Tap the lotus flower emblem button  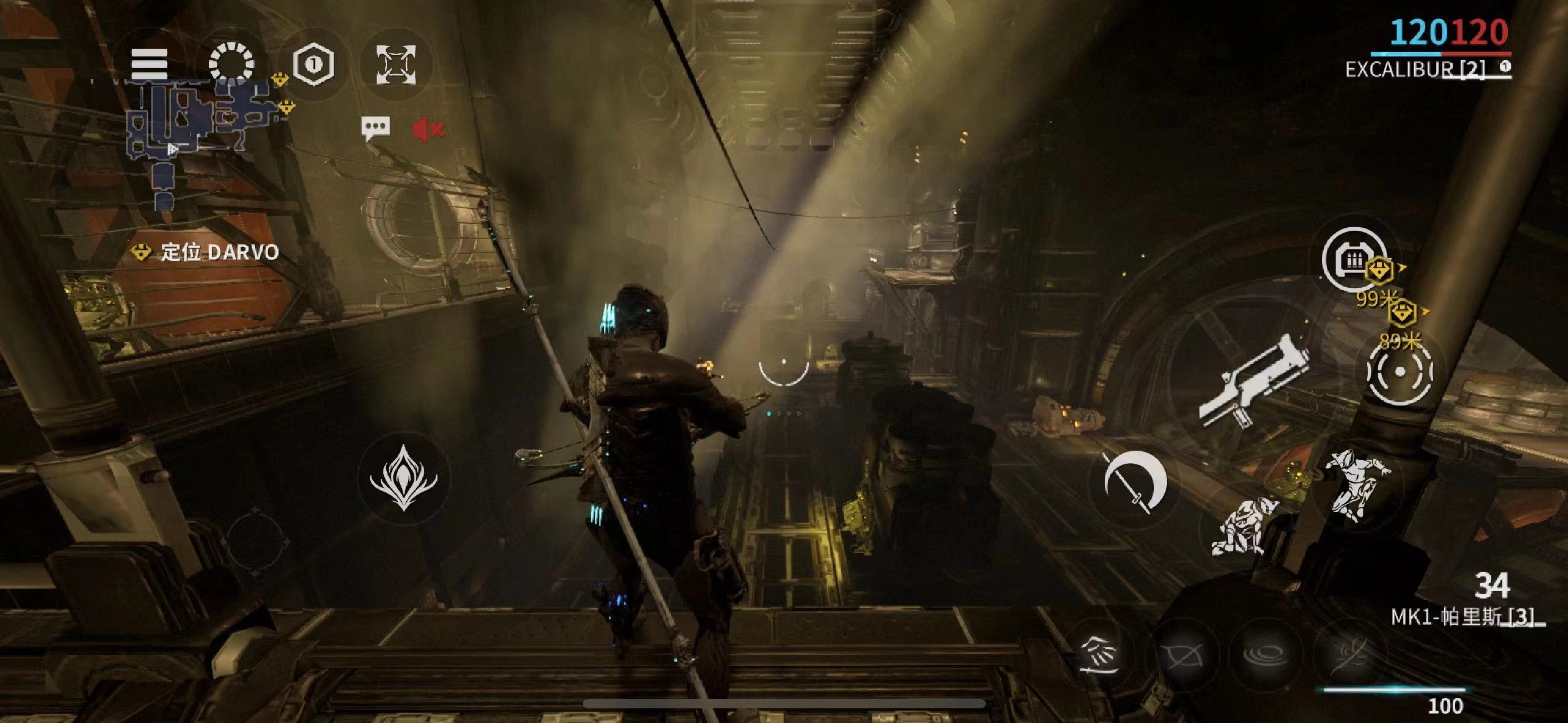click(403, 478)
